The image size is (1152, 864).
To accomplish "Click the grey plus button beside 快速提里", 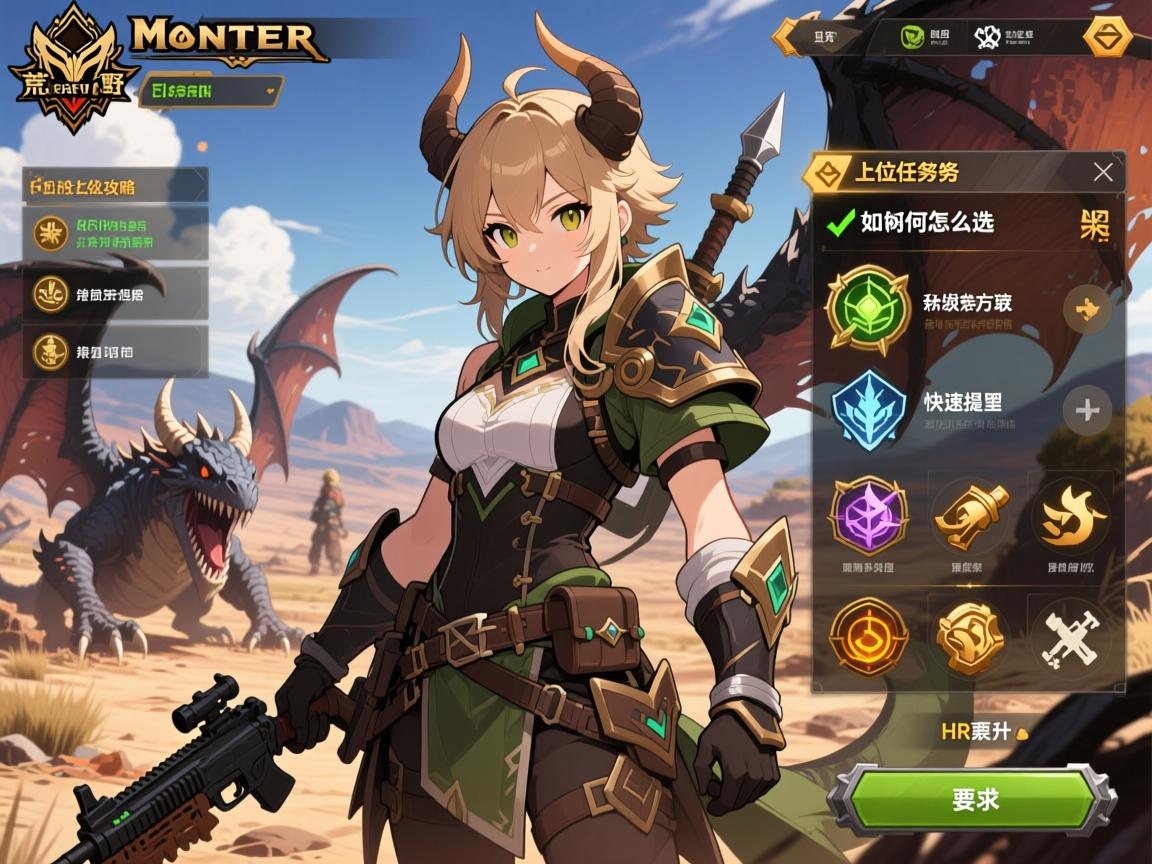I will 1086,410.
